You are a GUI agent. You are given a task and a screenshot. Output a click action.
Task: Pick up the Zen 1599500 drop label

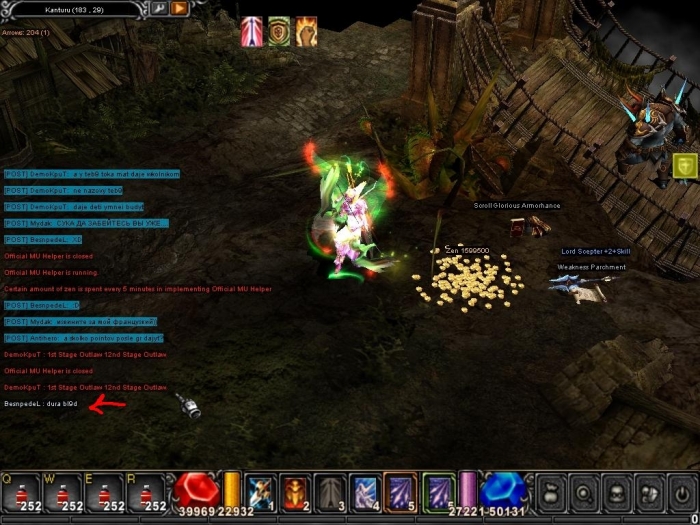(x=468, y=251)
